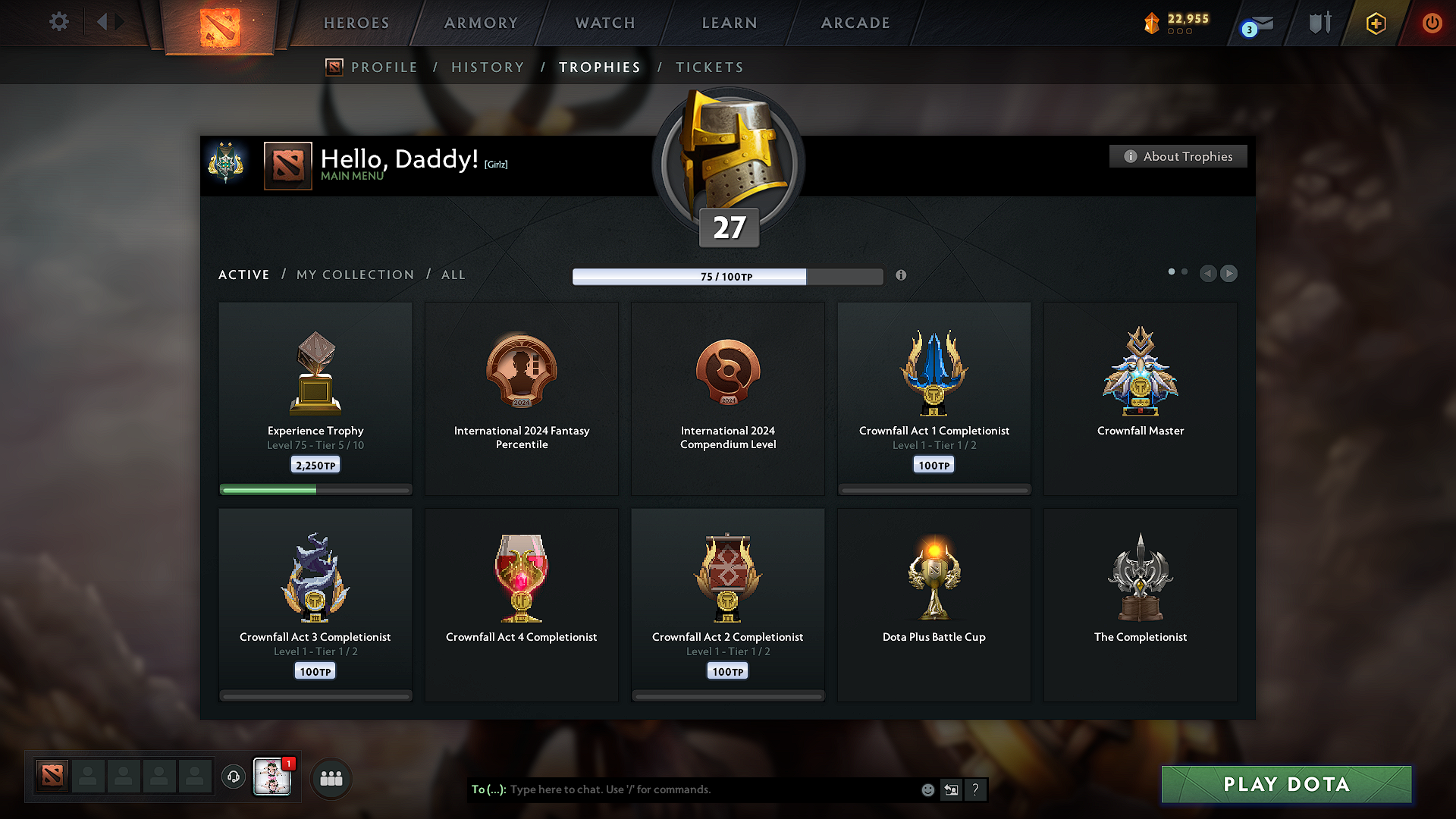
Task: Click the chat wheel icon beside the emoji
Action: [951, 789]
